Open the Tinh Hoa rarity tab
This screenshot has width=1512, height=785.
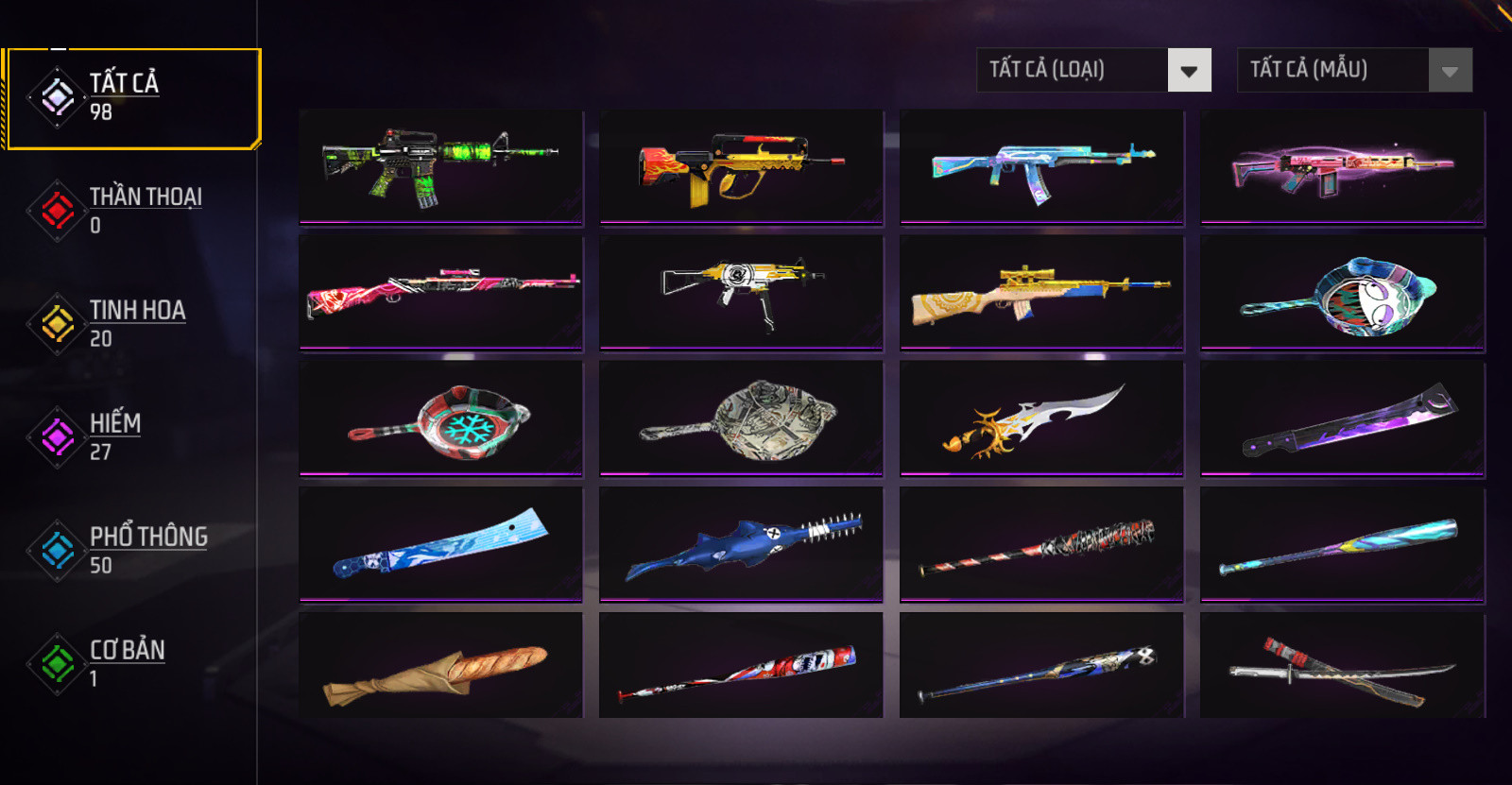[x=131, y=324]
